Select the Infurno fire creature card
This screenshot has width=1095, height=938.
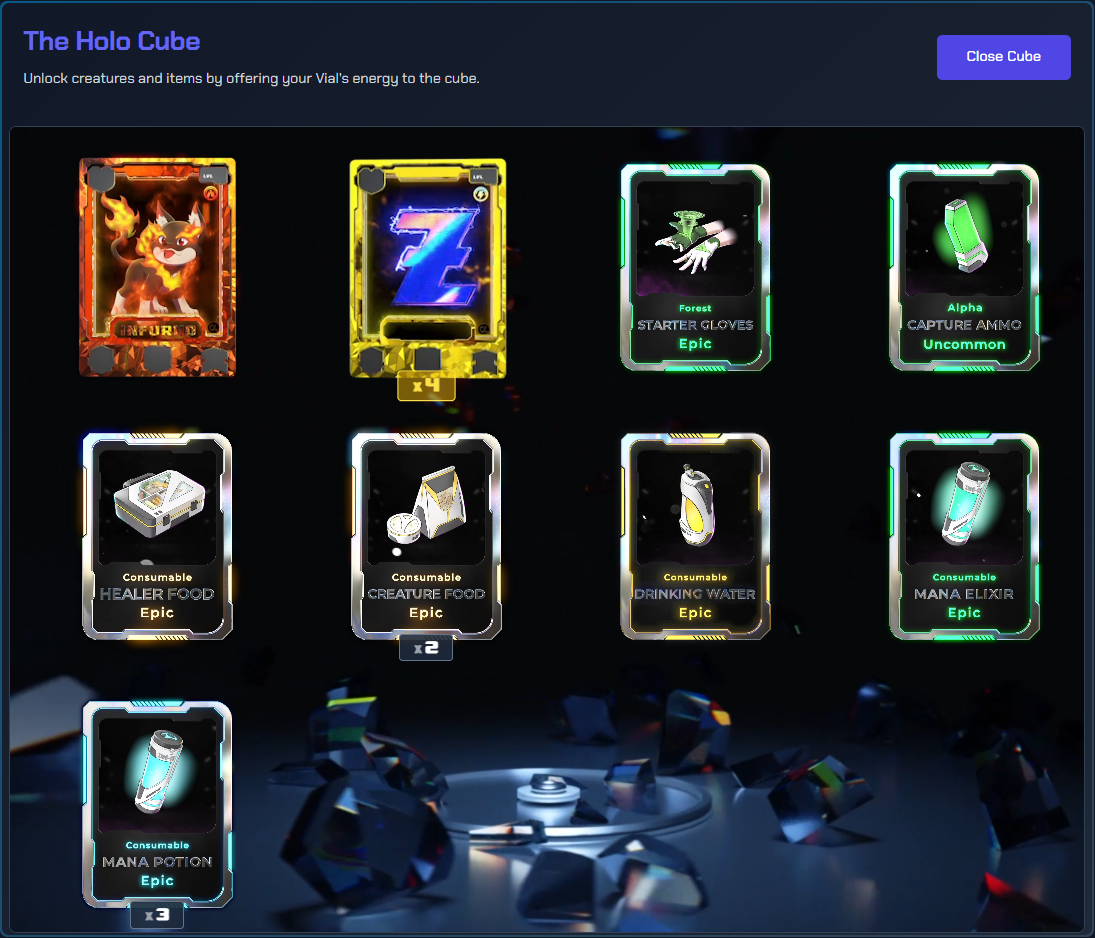pyautogui.click(x=157, y=267)
